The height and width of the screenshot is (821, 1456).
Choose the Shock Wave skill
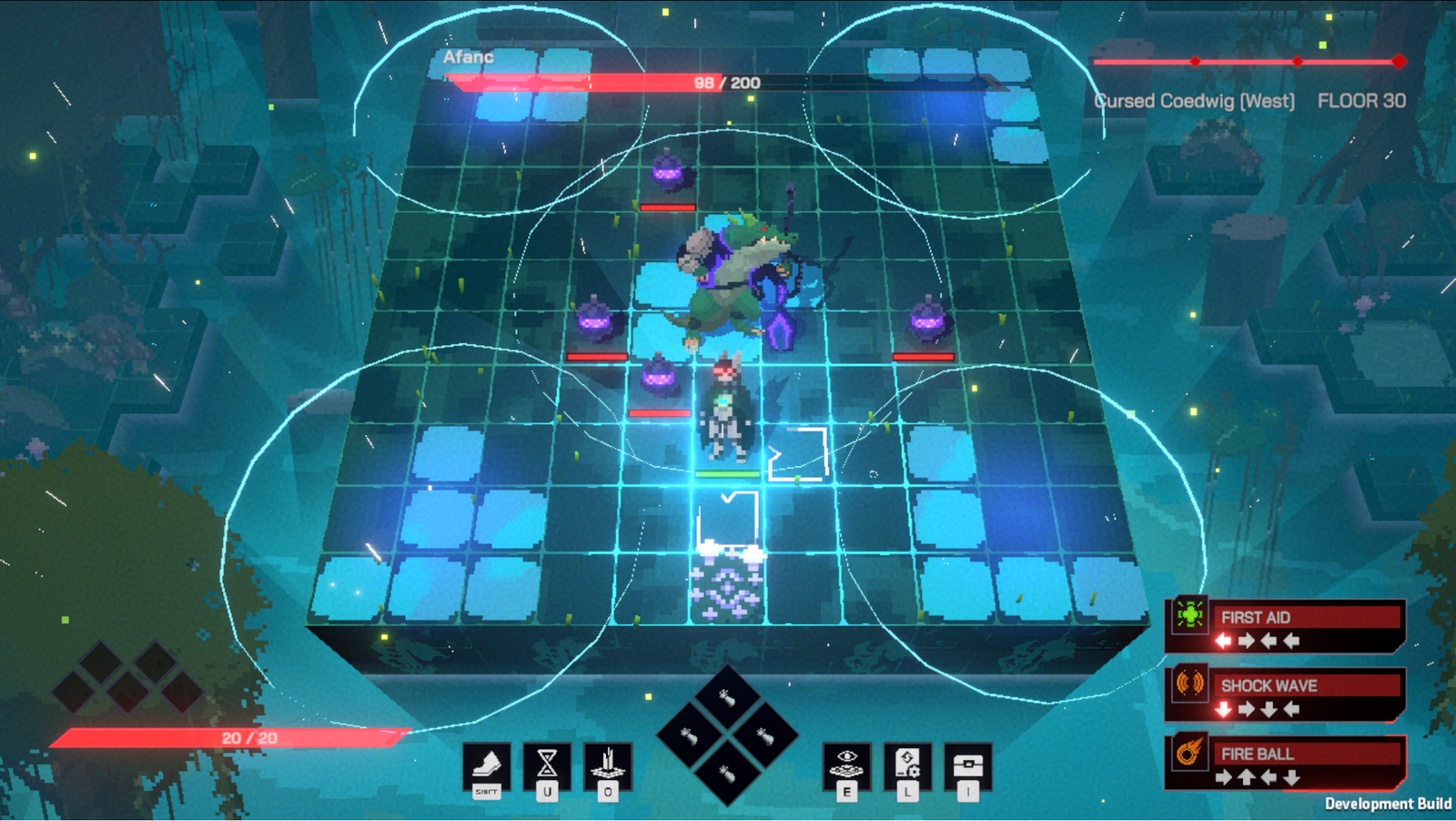(x=1285, y=694)
